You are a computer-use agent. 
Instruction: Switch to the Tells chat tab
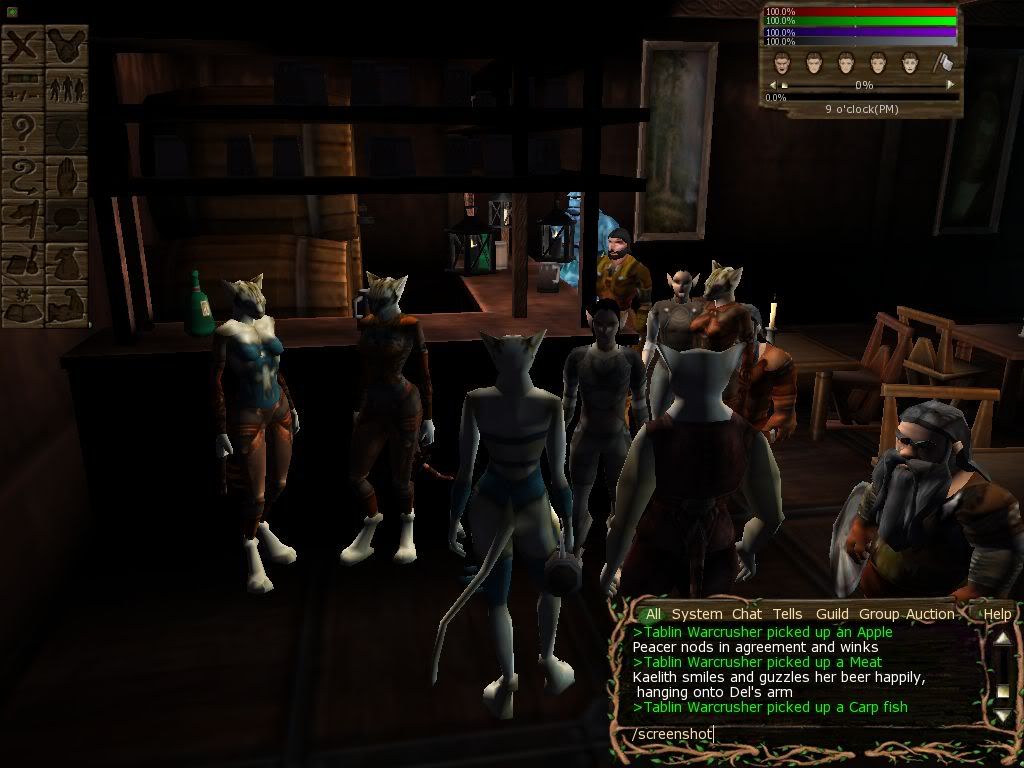tap(787, 614)
